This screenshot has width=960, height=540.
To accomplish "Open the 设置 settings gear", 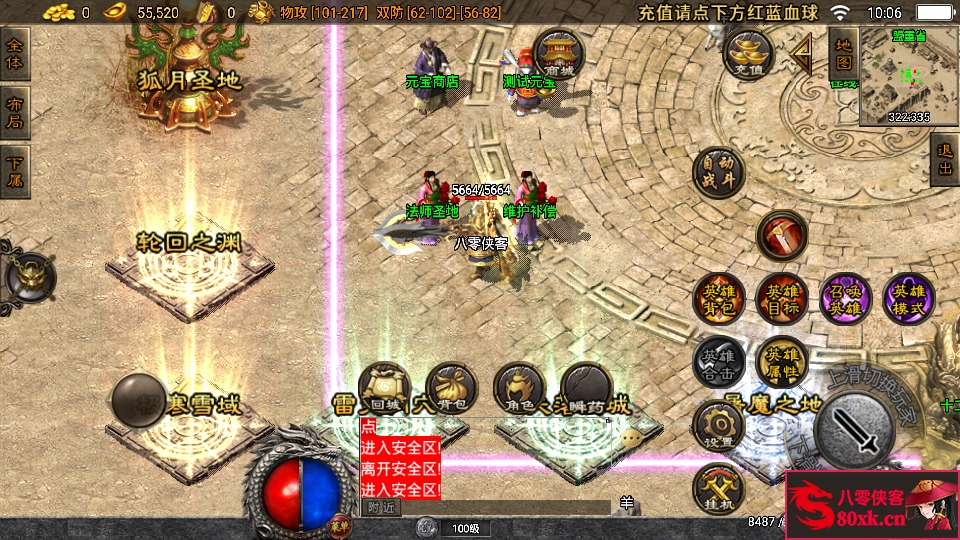I will point(719,426).
